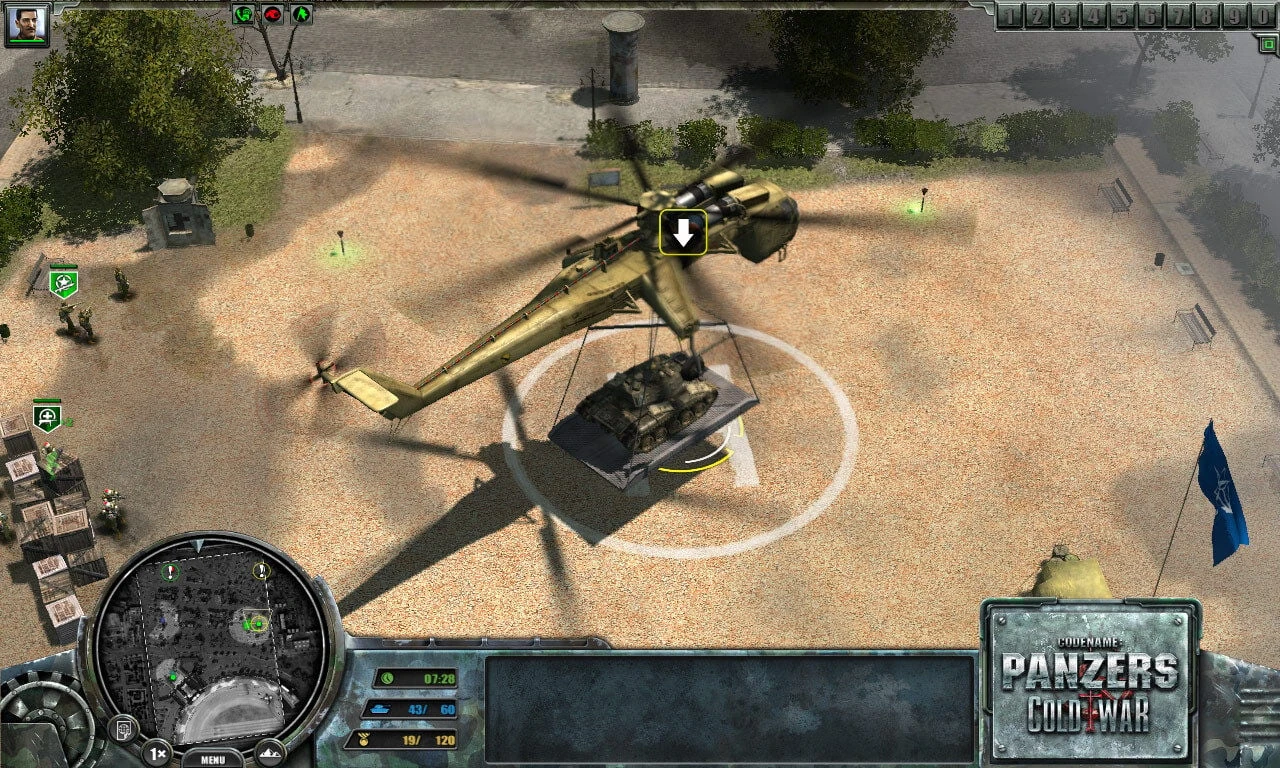Viewport: 1280px width, 768px height.
Task: Select control group 1 in the top-right bar
Action: click(1010, 15)
